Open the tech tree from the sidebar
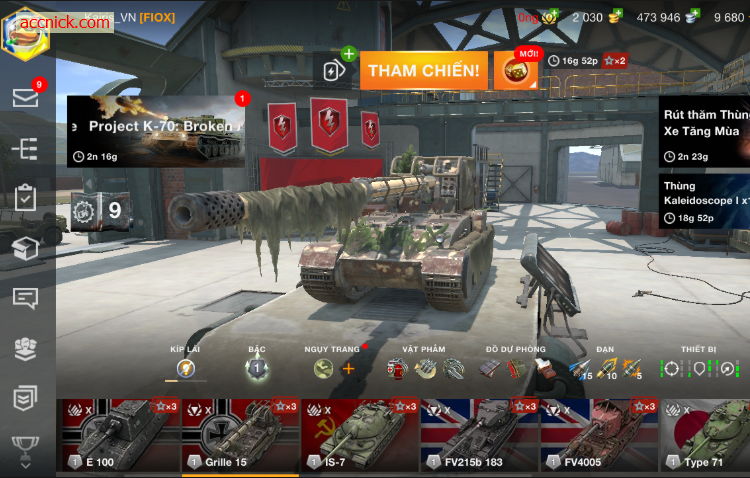 click(x=25, y=149)
